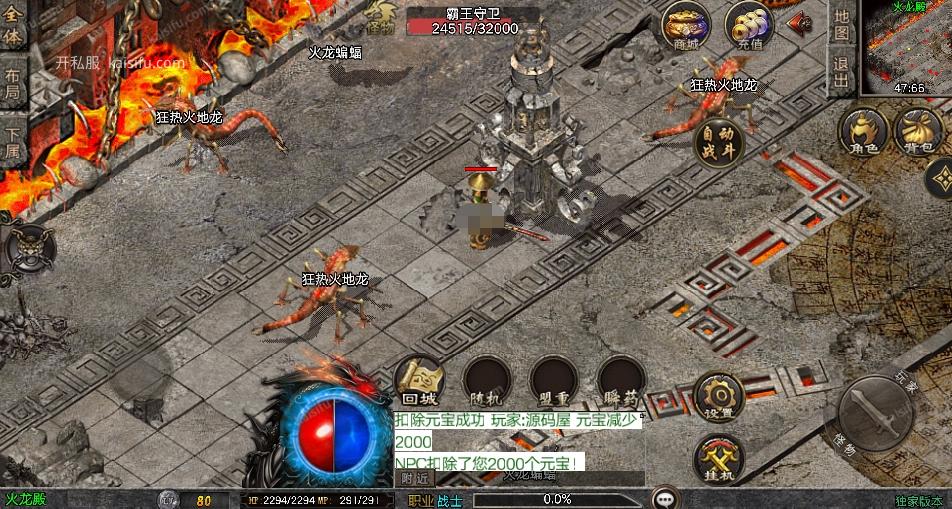Open the 地图 map panel
Screen dimensions: 952x509
coord(841,25)
